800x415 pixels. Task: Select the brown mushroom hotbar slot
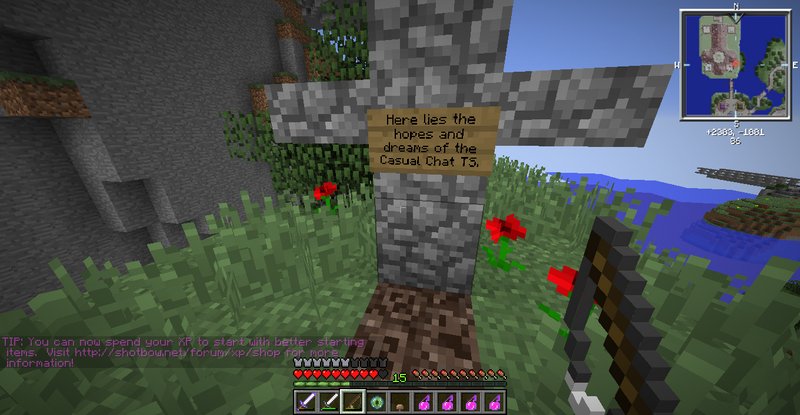click(x=400, y=401)
